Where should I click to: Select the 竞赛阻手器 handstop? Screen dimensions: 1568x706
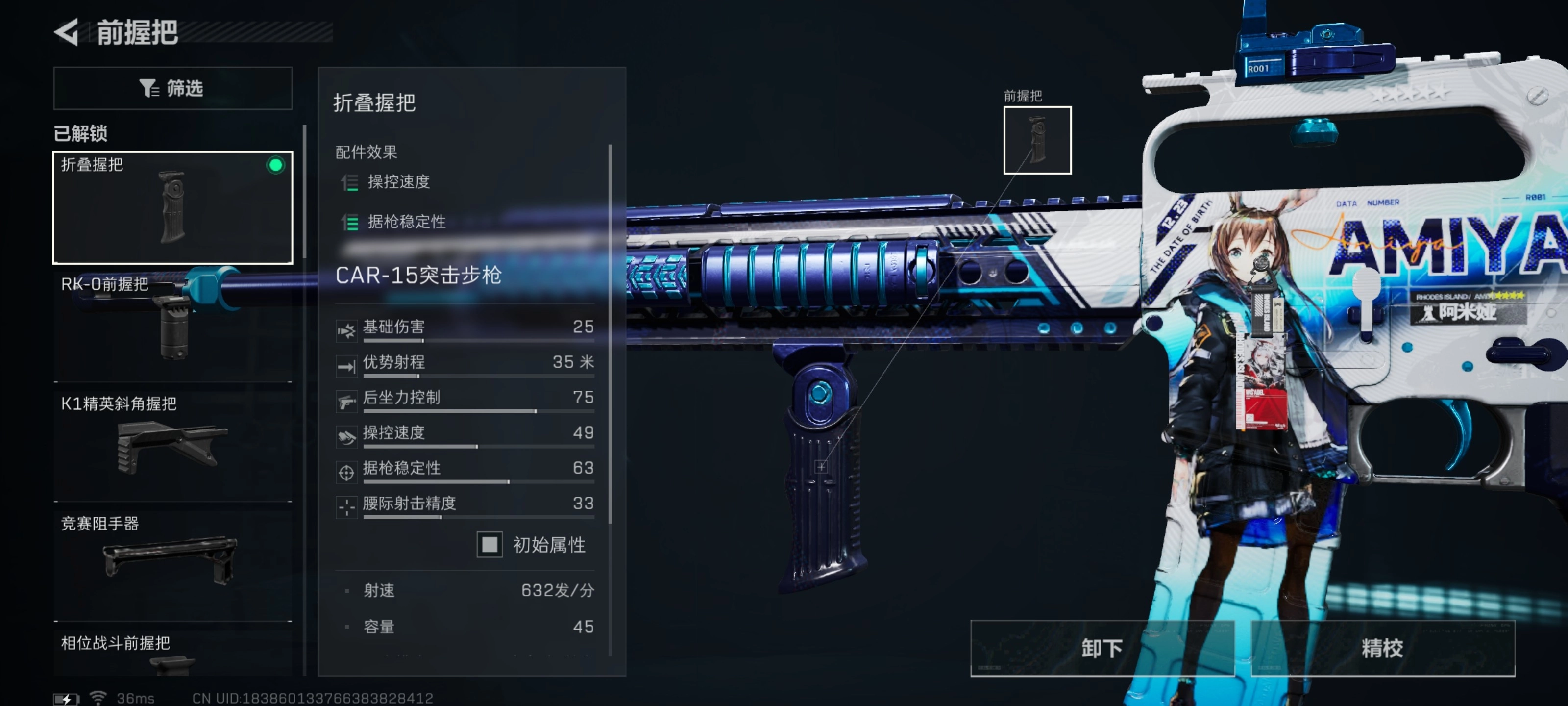(172, 563)
